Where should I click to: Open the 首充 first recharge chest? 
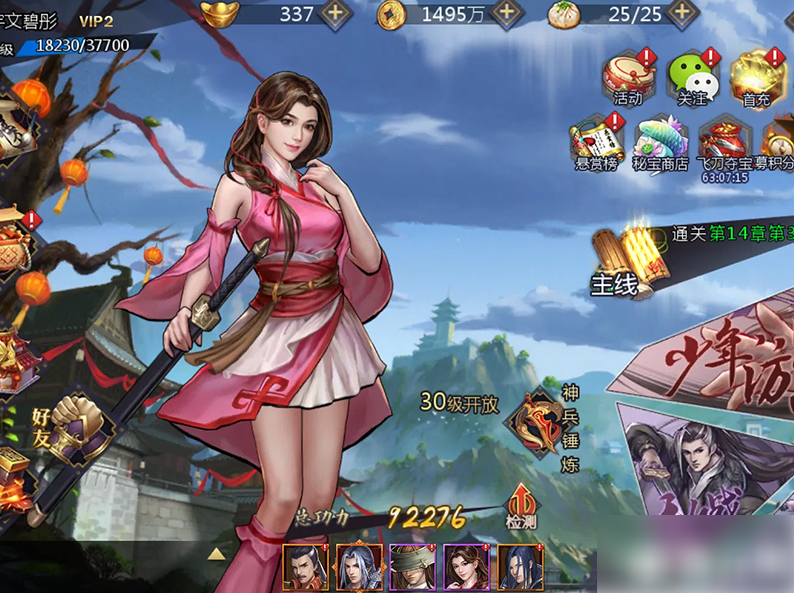tap(758, 77)
